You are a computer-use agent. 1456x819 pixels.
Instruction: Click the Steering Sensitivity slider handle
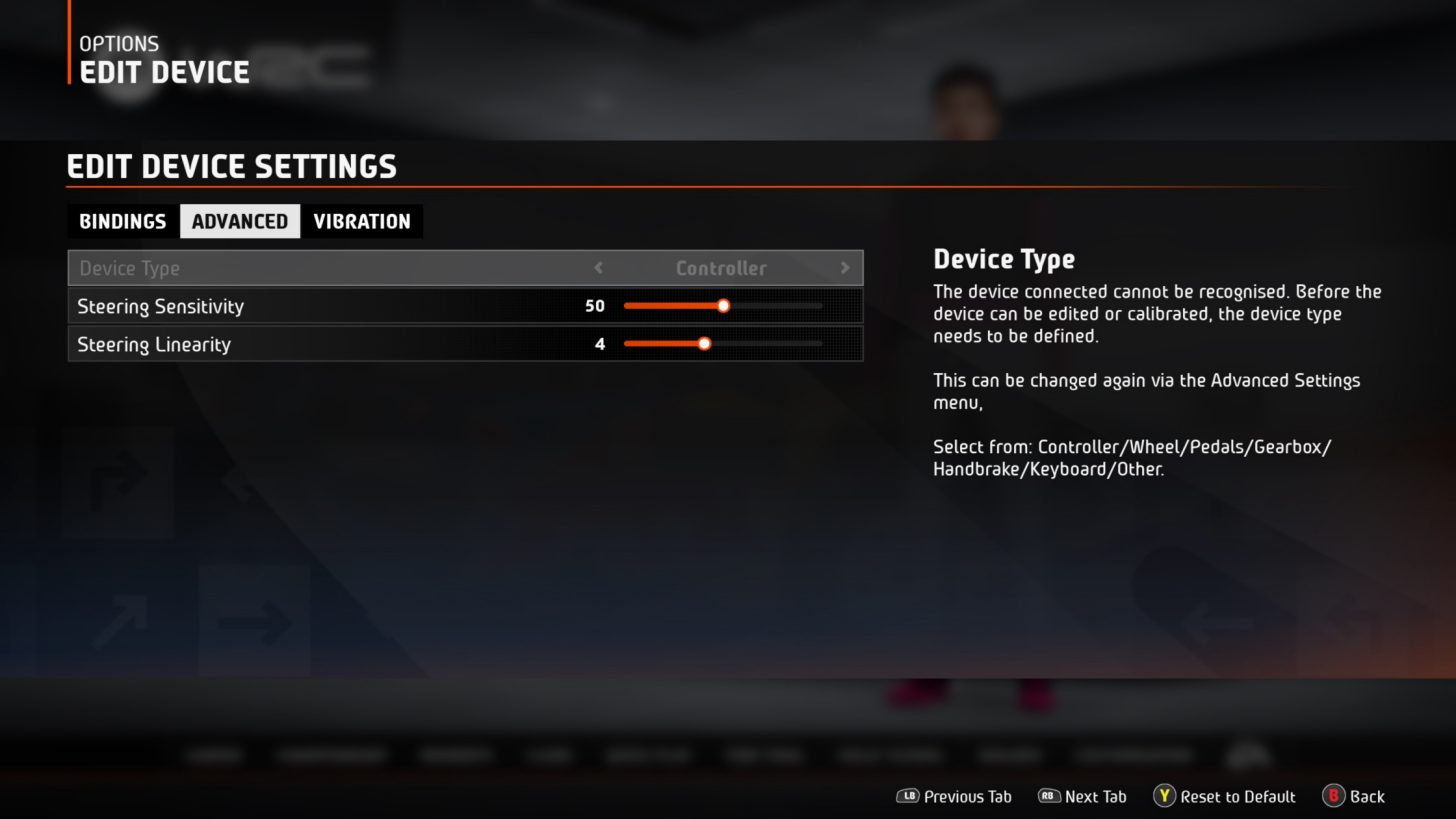(723, 306)
